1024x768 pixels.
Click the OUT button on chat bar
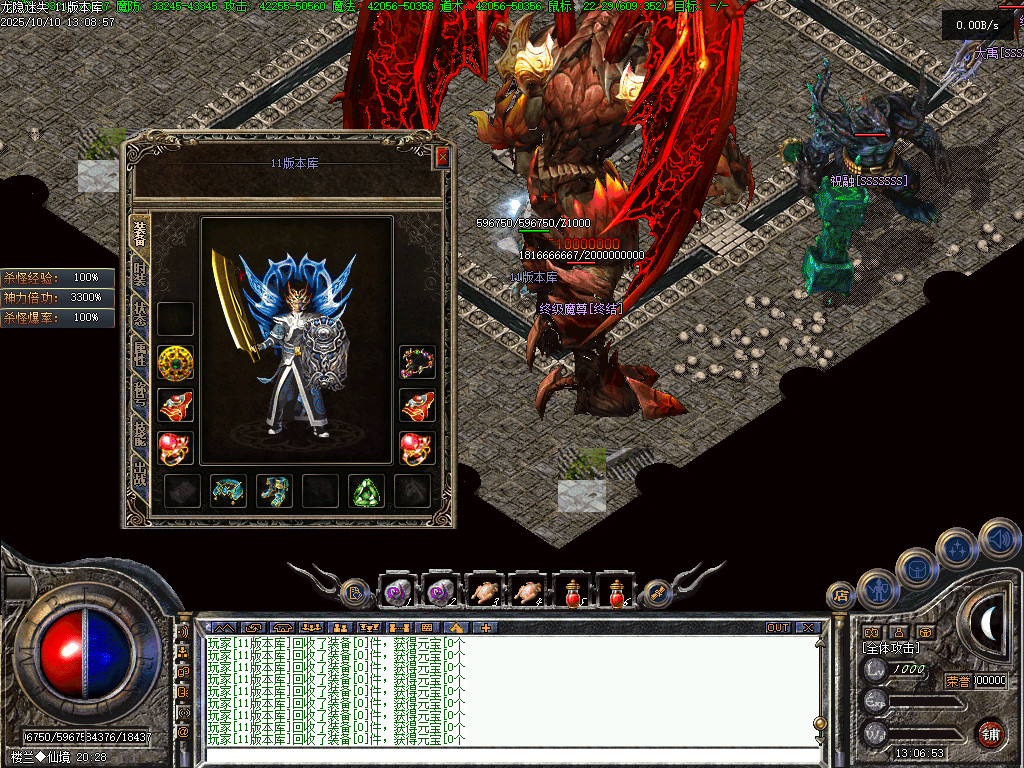point(777,628)
